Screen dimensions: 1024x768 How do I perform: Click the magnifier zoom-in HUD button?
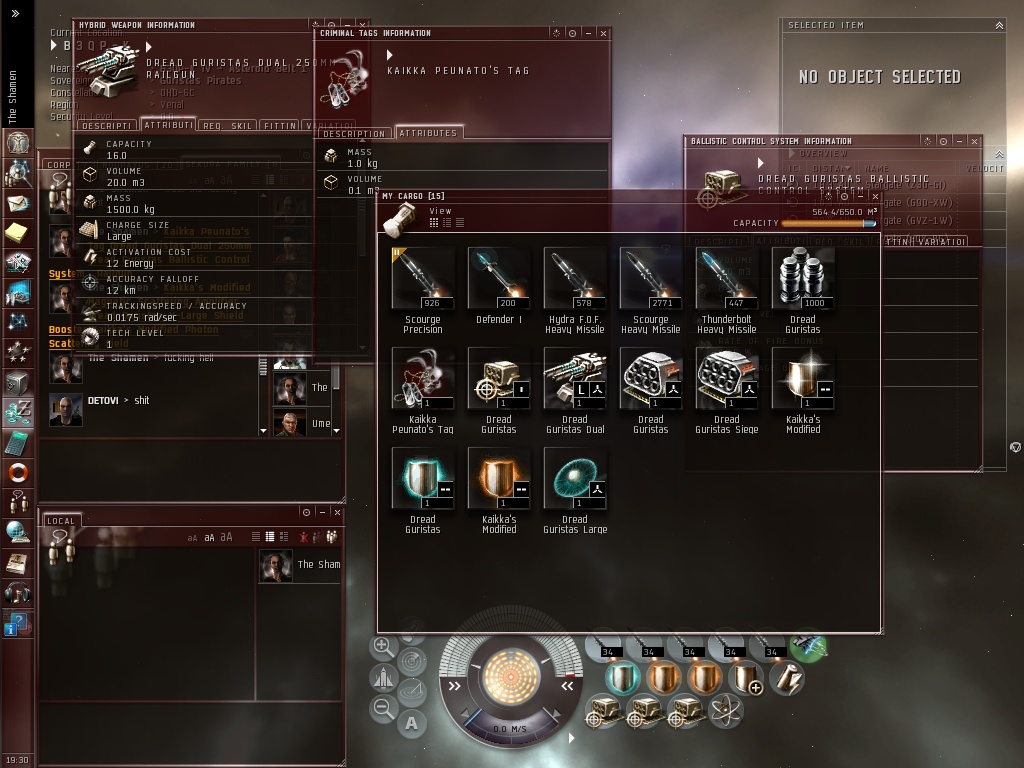click(384, 646)
